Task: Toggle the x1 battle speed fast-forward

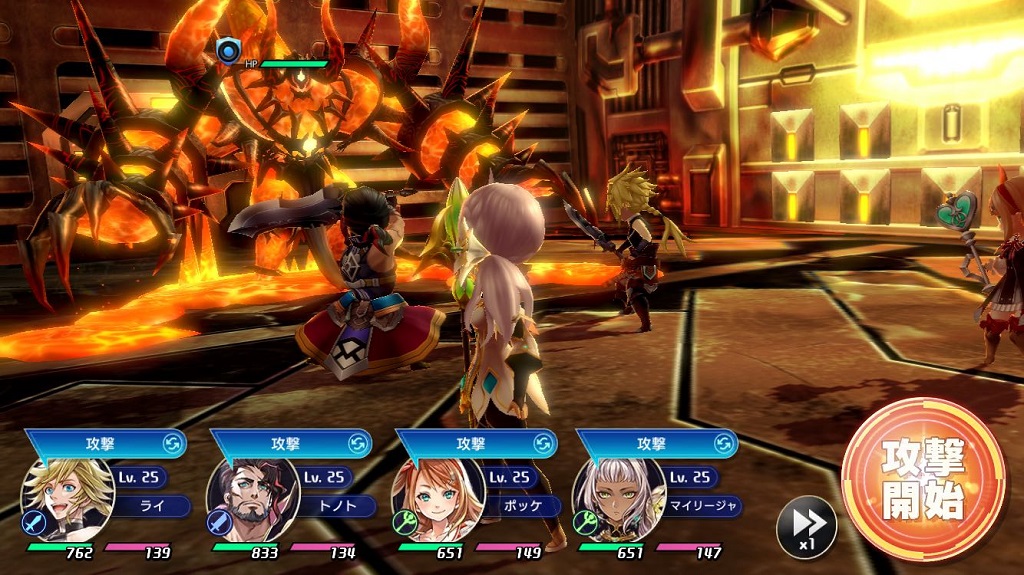Action: pyautogui.click(x=806, y=525)
